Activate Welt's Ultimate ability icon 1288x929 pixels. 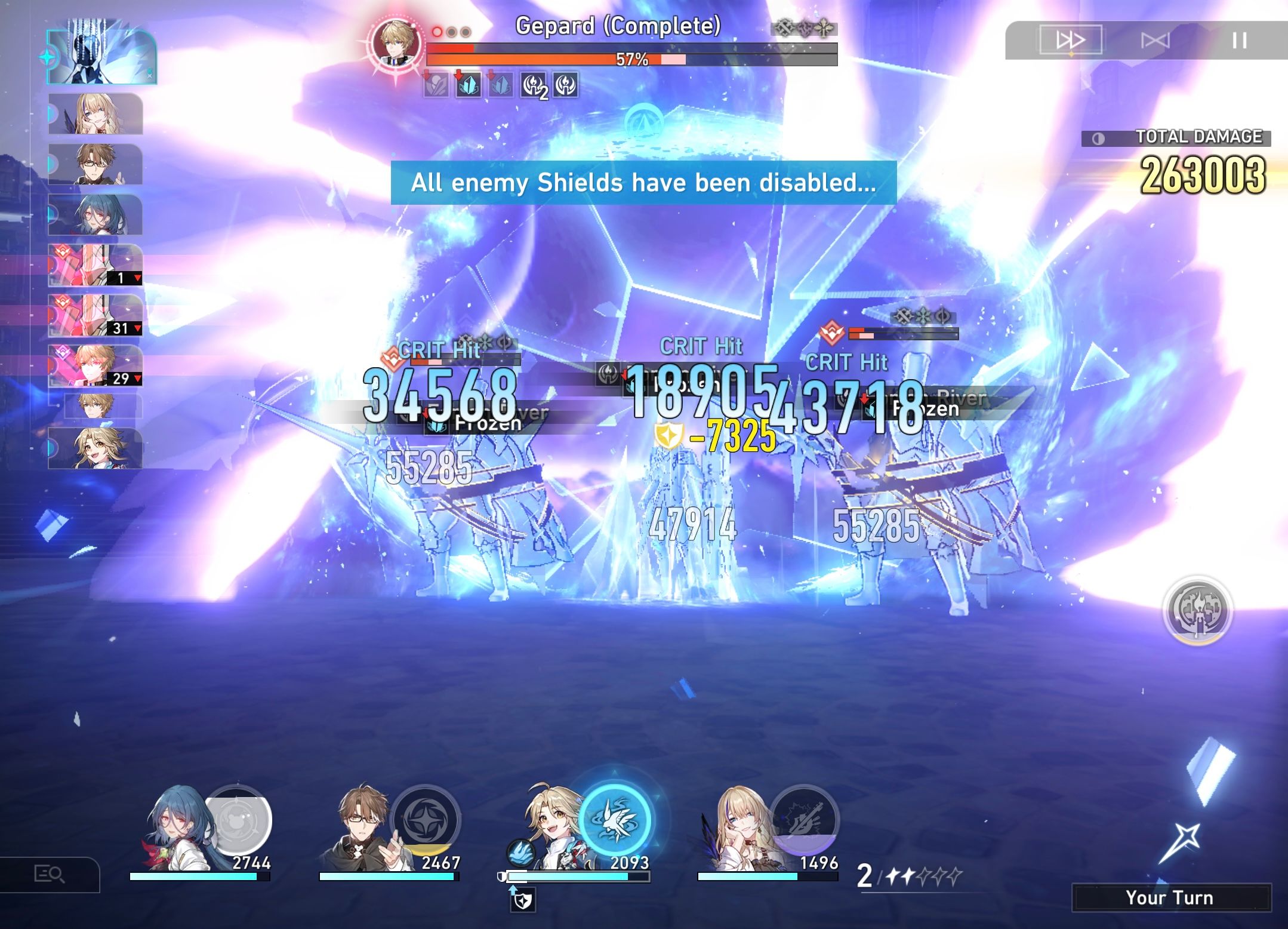427,822
